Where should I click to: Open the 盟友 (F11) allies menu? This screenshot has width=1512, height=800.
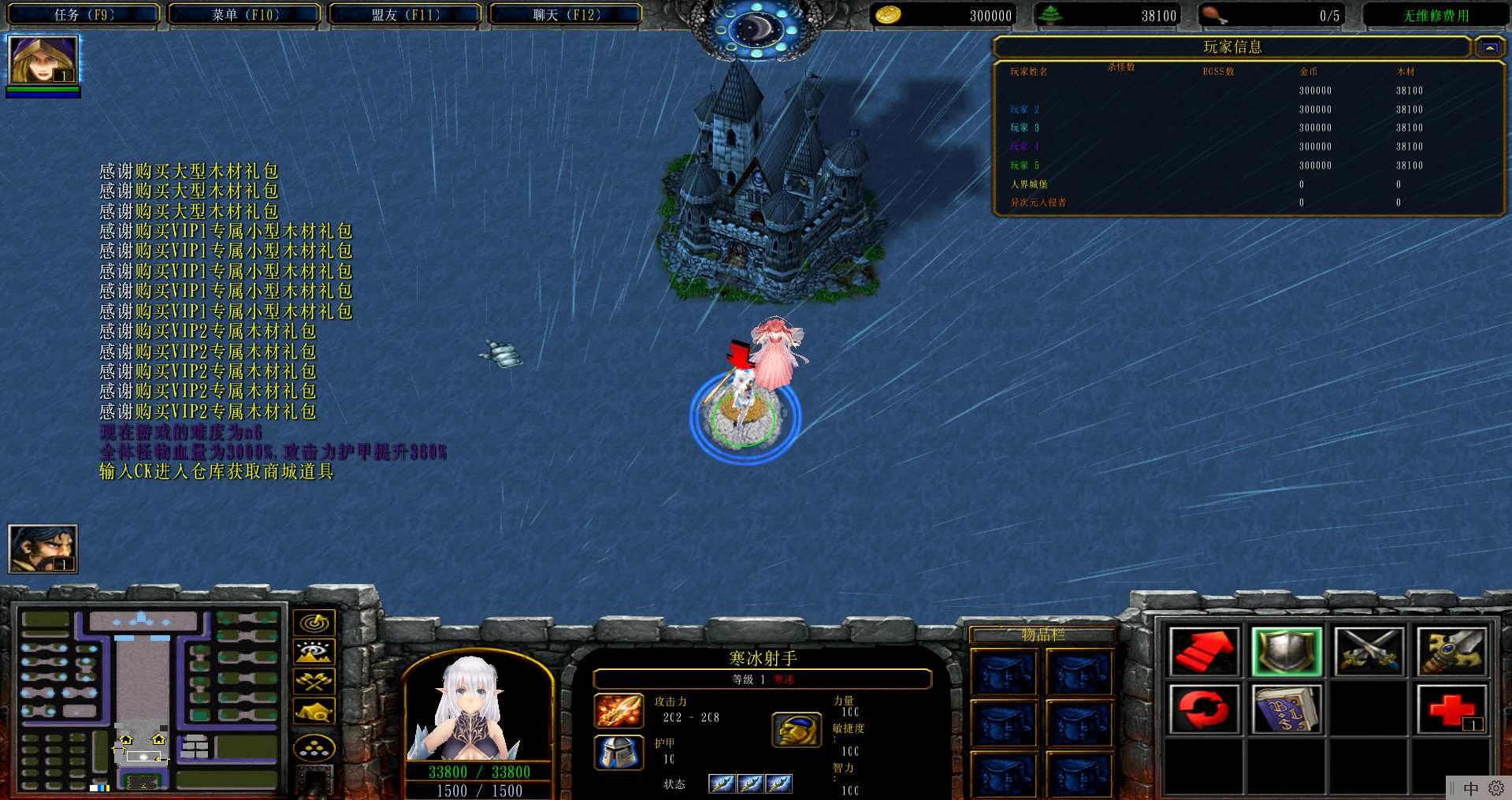[405, 14]
